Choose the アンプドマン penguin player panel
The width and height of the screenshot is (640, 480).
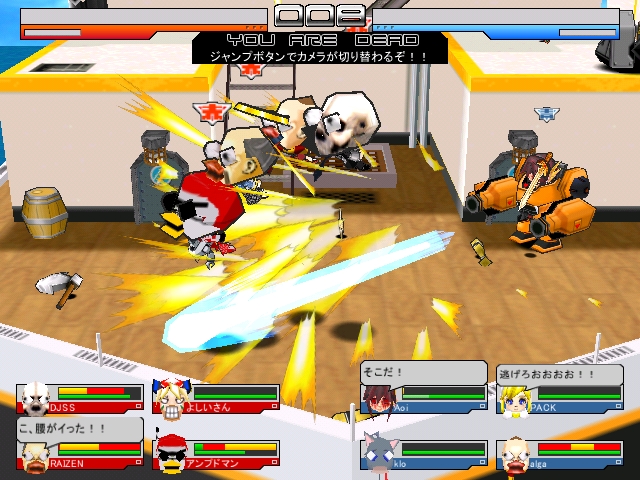pyautogui.click(x=215, y=455)
